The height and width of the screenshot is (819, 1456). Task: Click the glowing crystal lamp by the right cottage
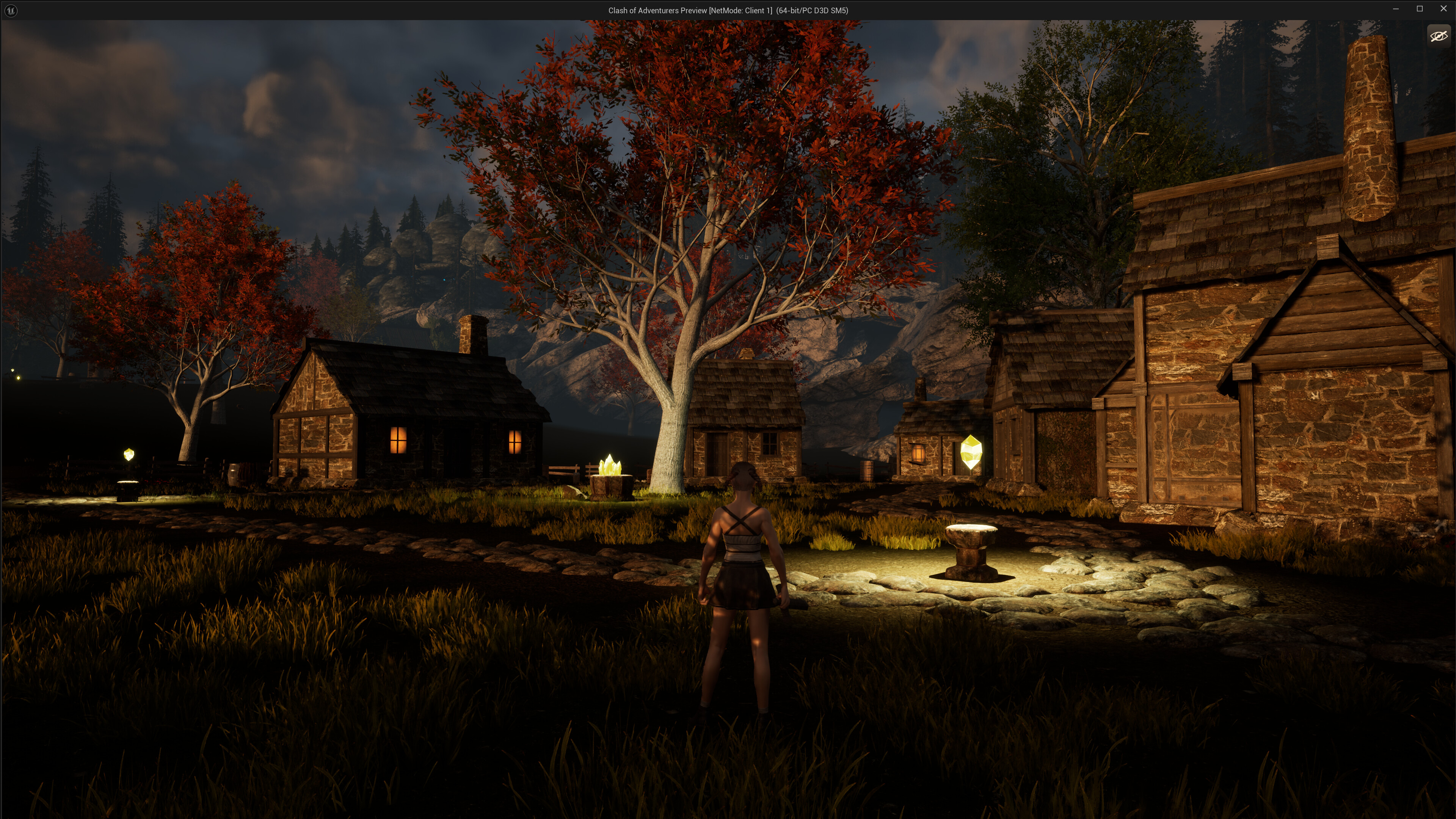click(971, 452)
